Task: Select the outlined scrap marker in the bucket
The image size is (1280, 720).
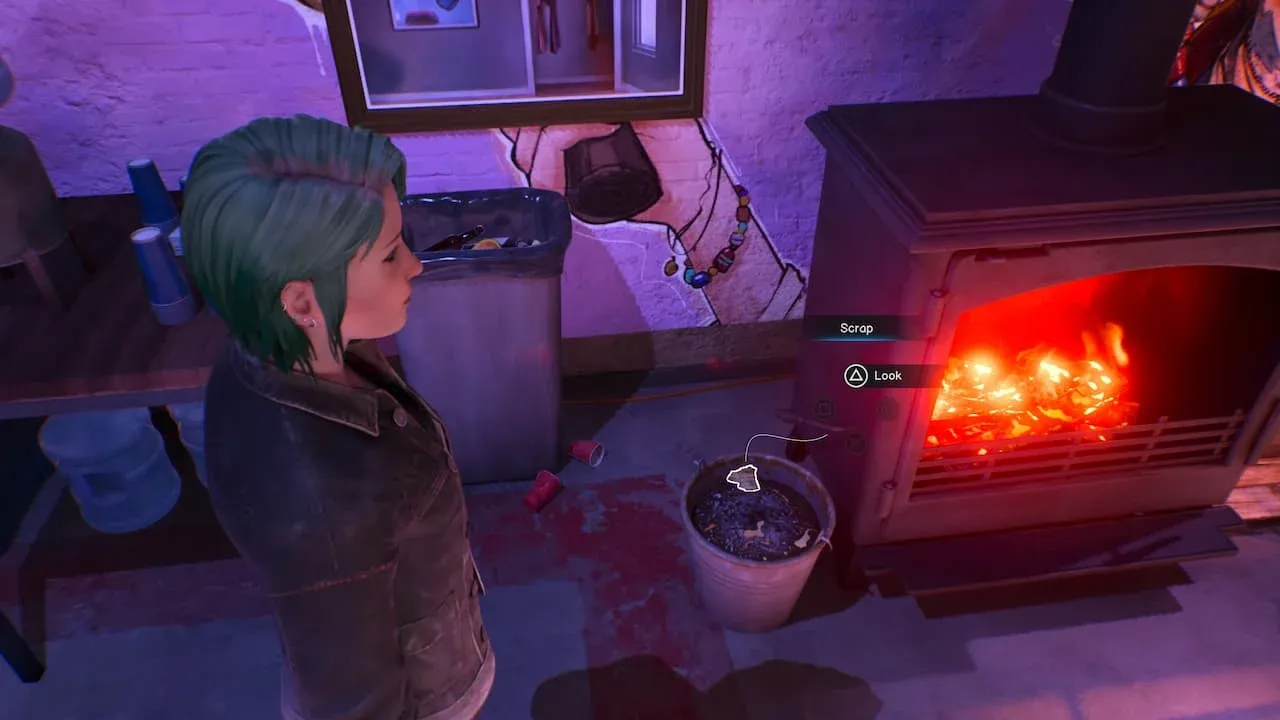Action: 743,479
